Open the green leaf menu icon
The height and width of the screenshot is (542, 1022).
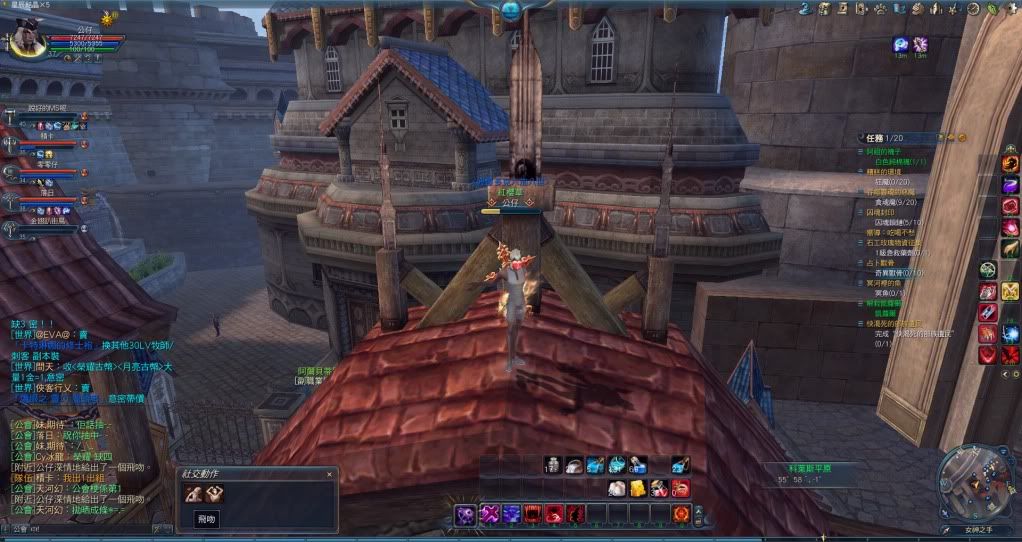pyautogui.click(x=991, y=9)
